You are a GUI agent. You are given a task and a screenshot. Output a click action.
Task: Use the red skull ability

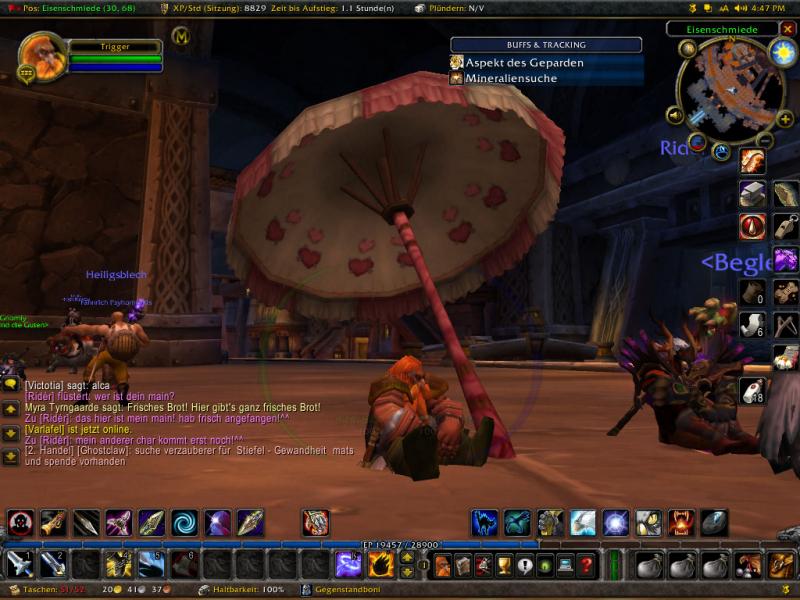point(20,522)
